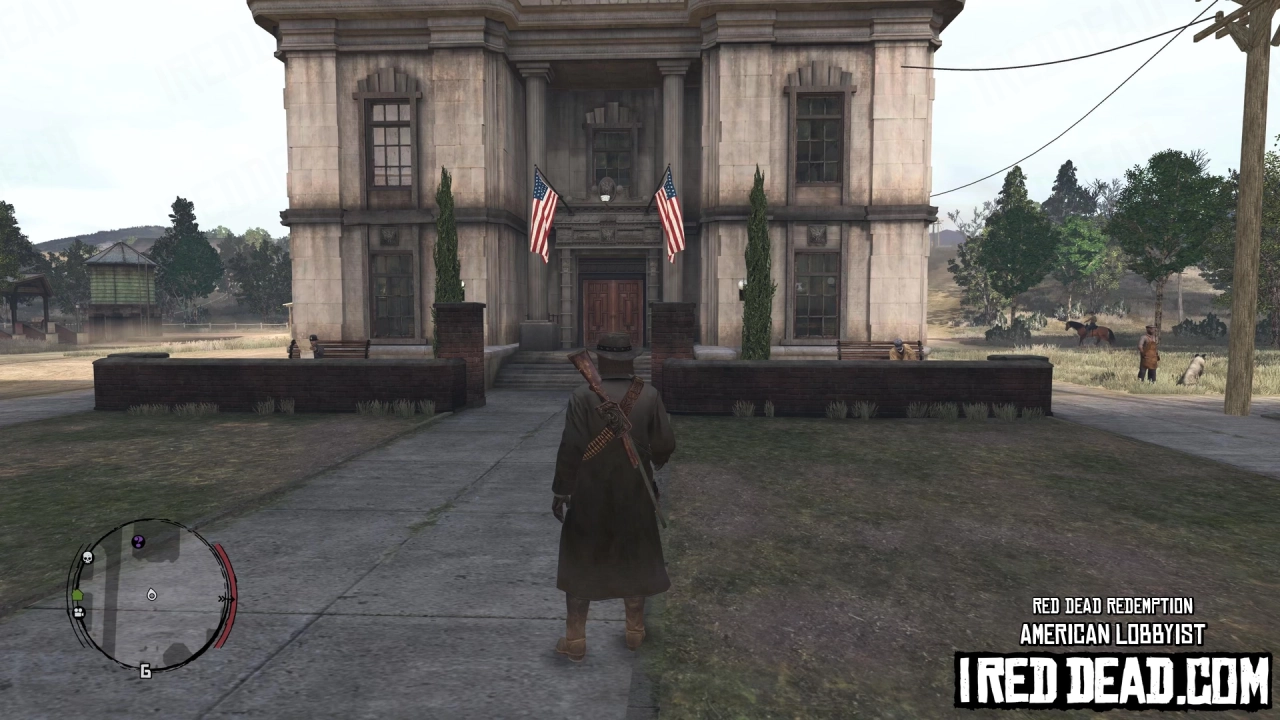Viewport: 1280px width, 720px height.
Task: Select the skull bounty icon on the minimap
Action: pyautogui.click(x=88, y=556)
